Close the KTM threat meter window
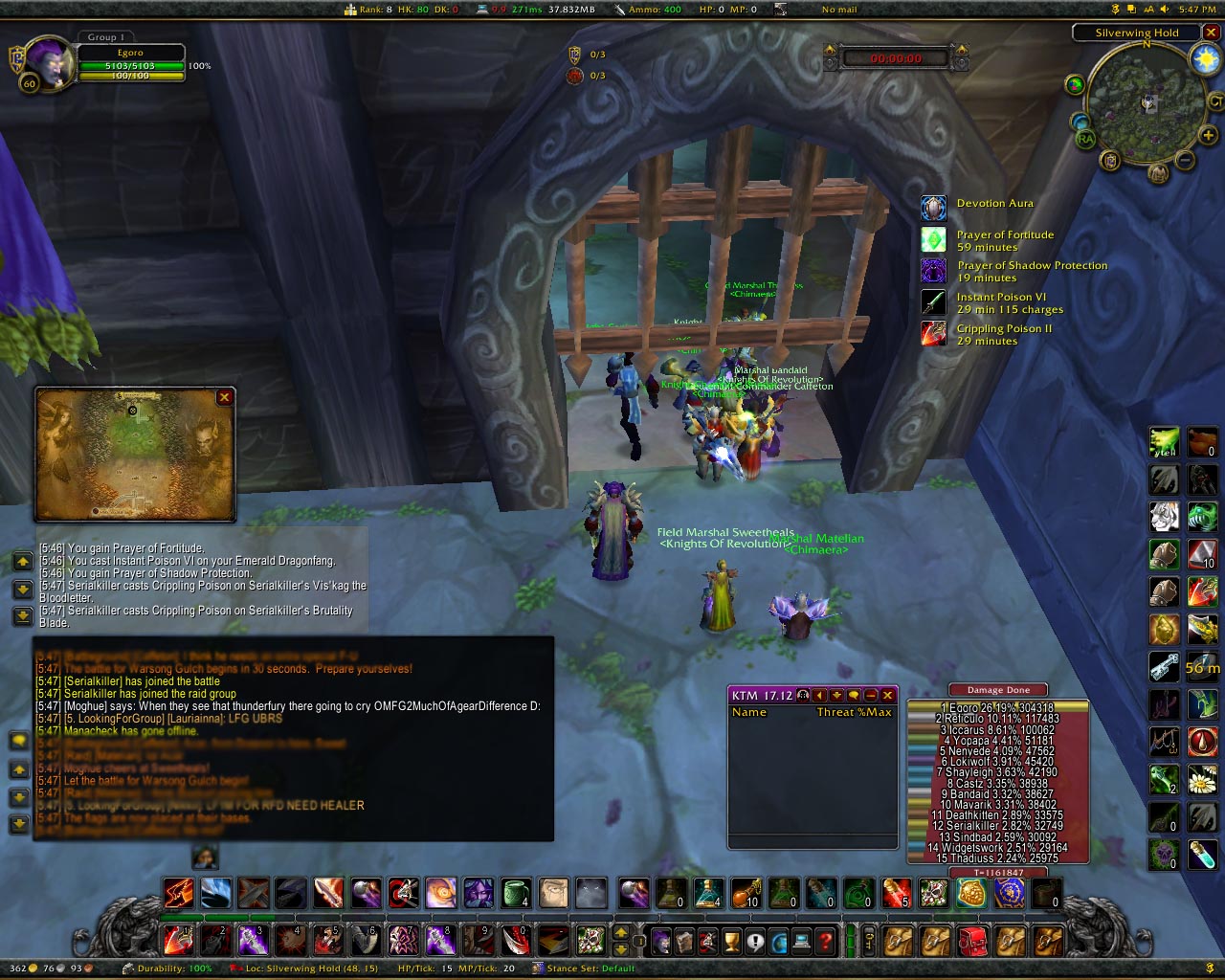The width and height of the screenshot is (1225, 980). [x=888, y=695]
